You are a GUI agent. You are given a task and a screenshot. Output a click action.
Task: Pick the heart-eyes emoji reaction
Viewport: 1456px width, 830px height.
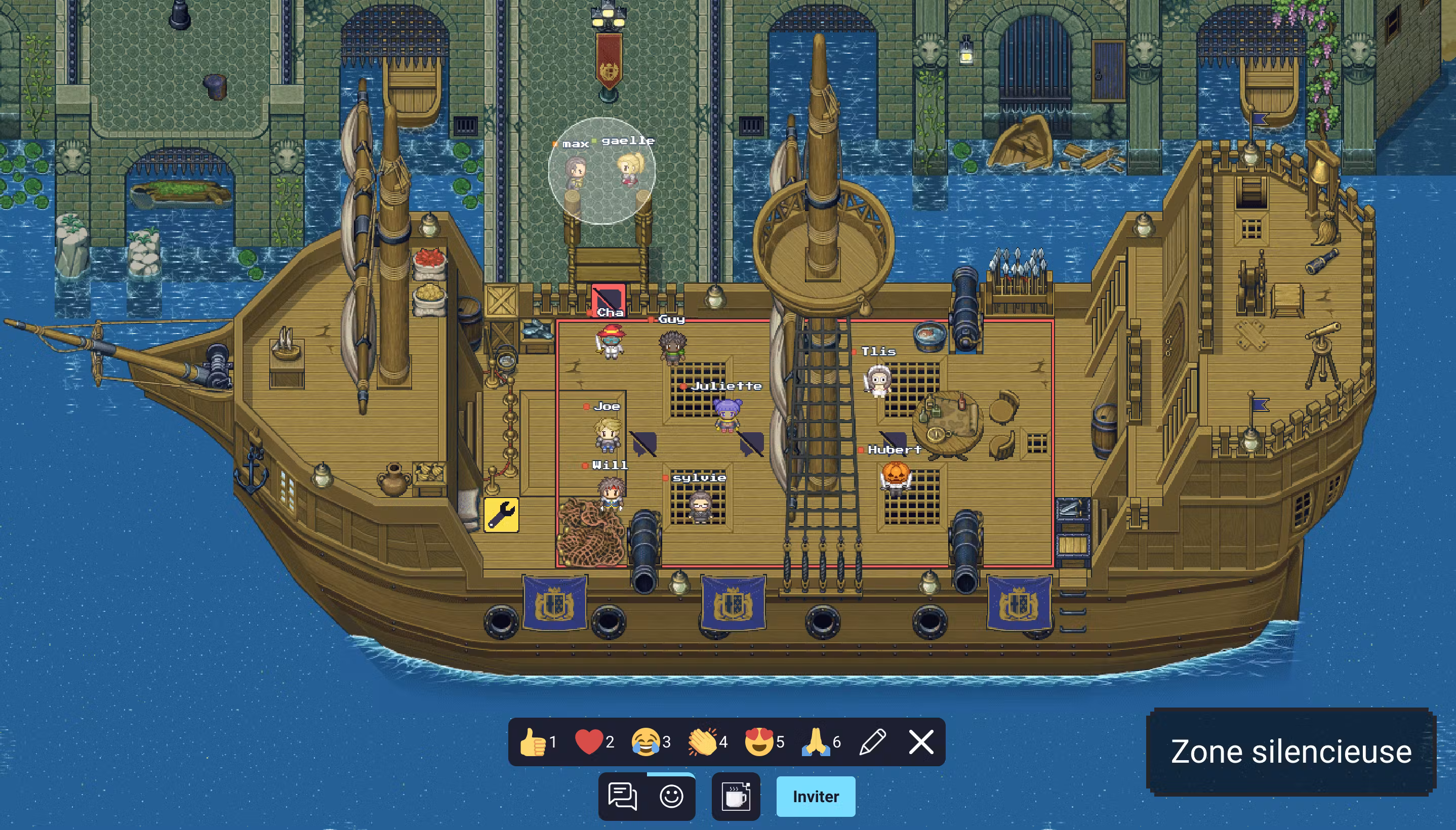coord(759,742)
